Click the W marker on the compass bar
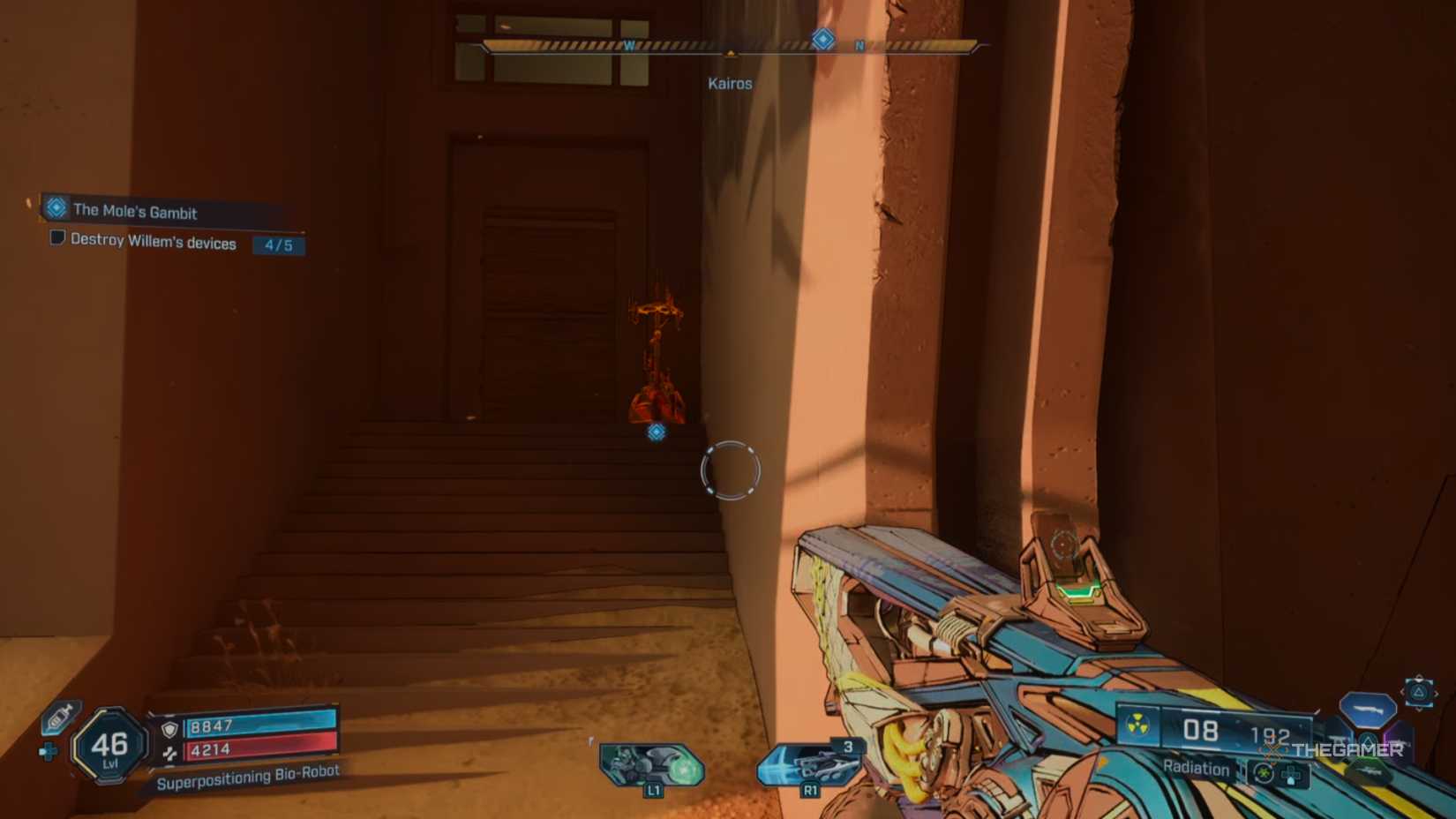 coord(629,42)
